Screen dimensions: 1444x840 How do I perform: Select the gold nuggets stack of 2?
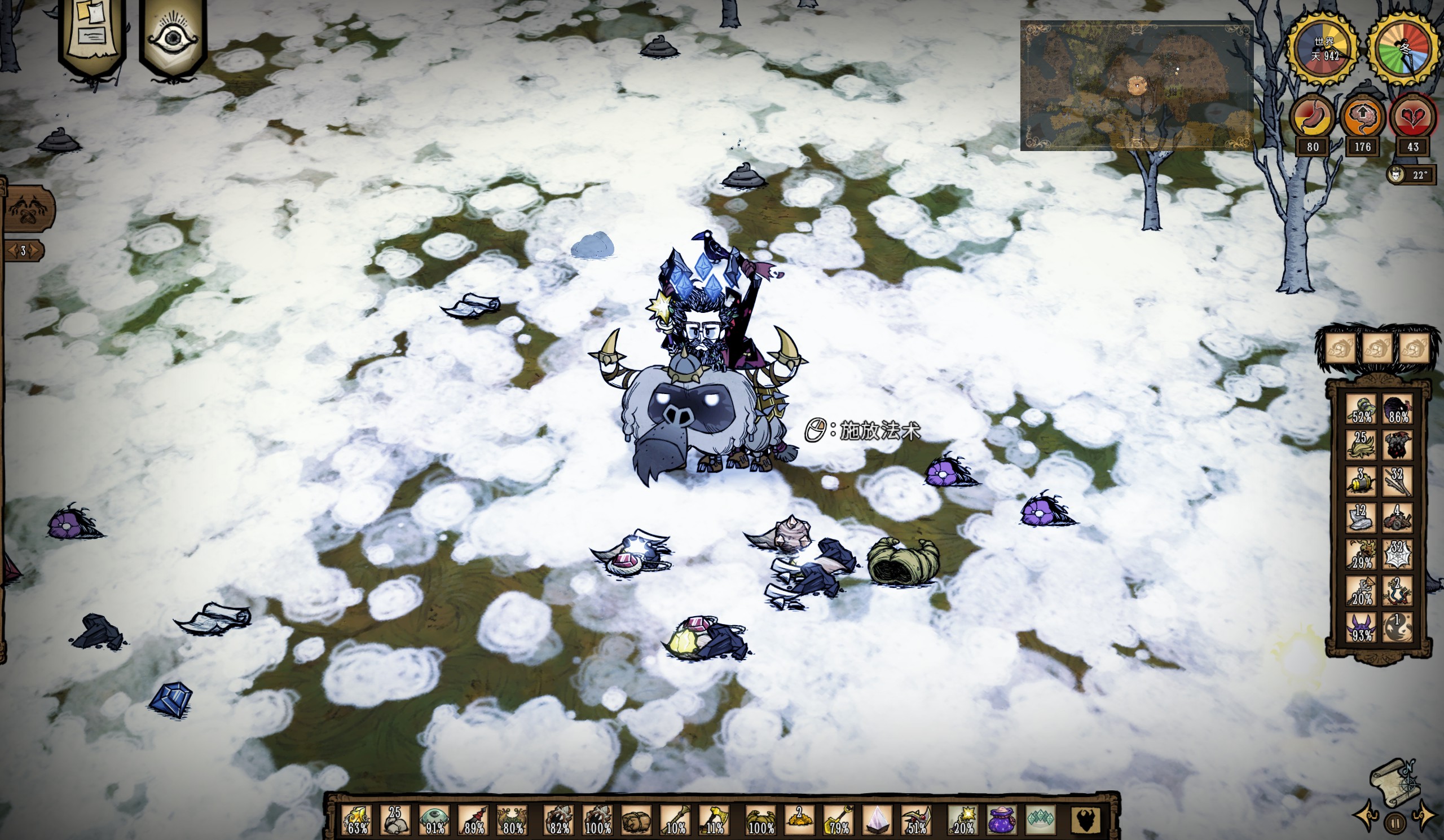tap(799, 820)
